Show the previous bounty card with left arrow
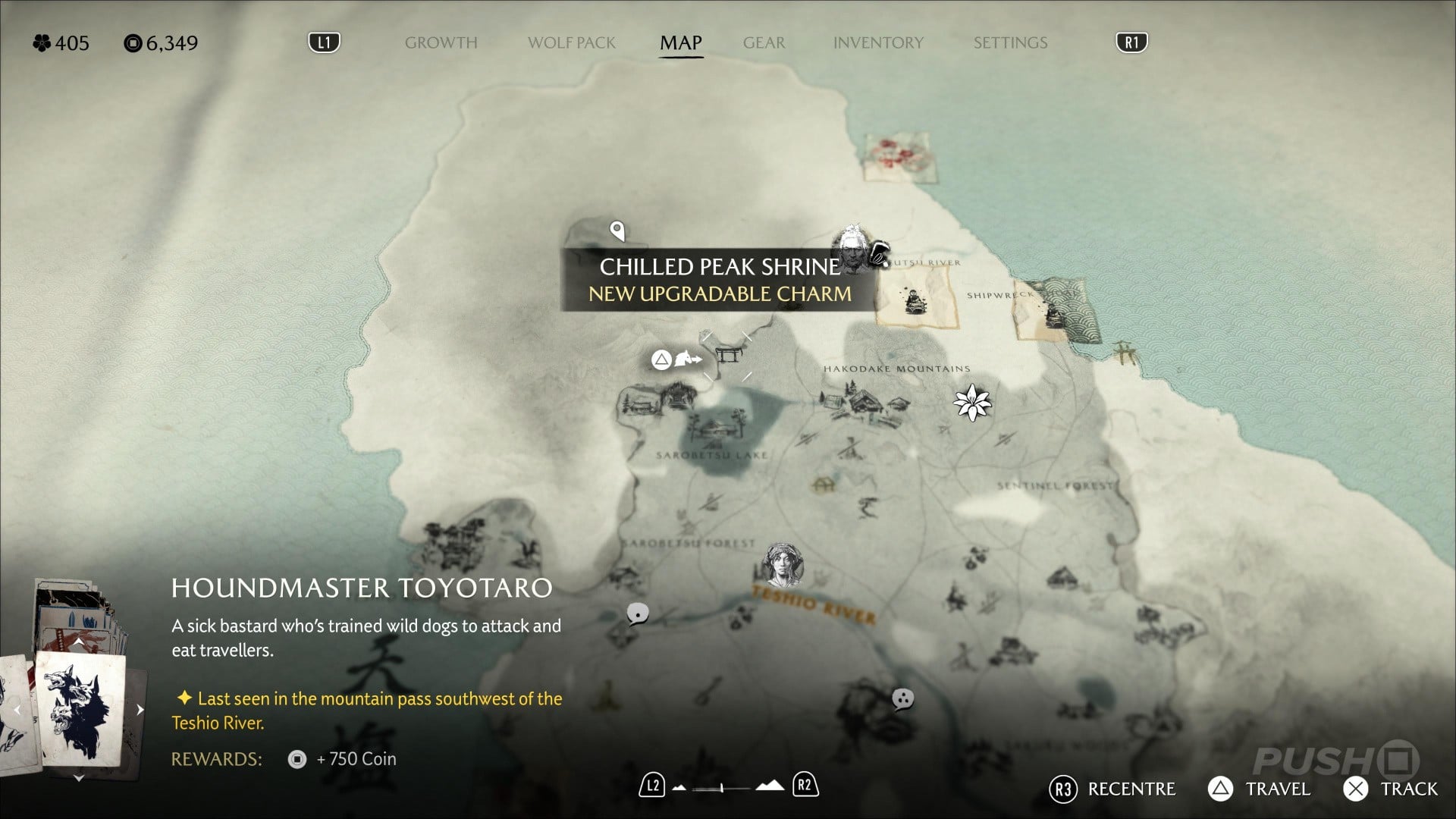This screenshot has height=819, width=1456. click(x=17, y=711)
